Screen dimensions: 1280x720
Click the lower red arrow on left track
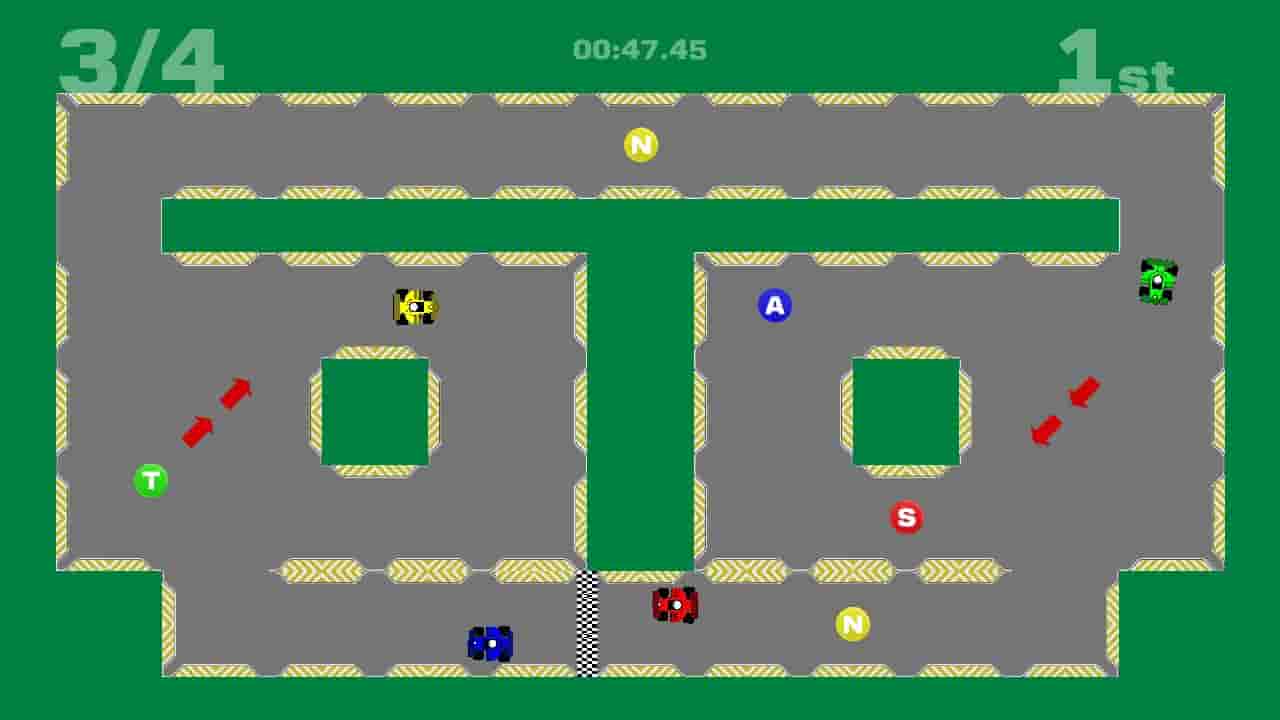point(199,430)
